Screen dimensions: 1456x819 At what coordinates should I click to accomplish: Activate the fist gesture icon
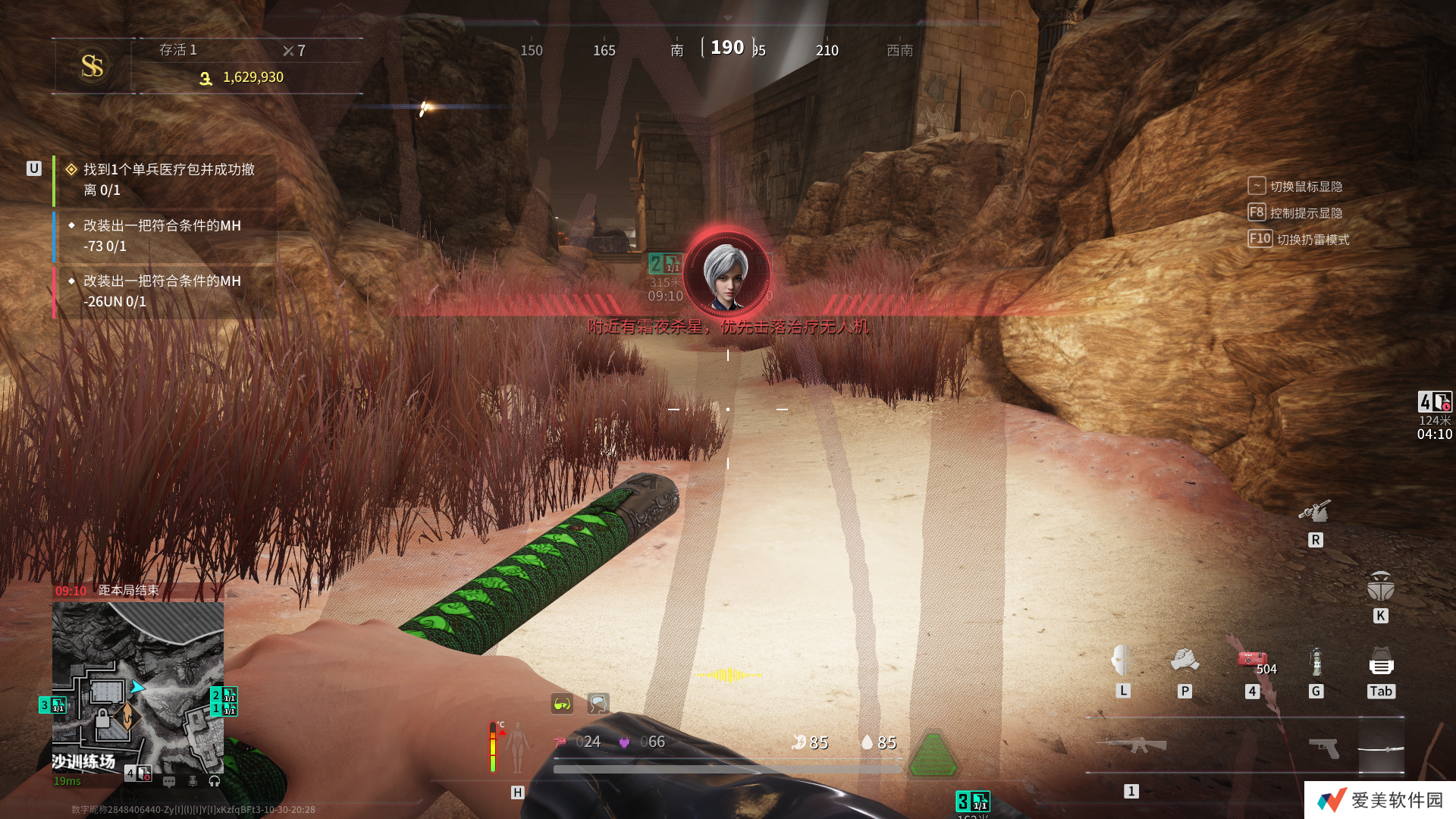1185,661
